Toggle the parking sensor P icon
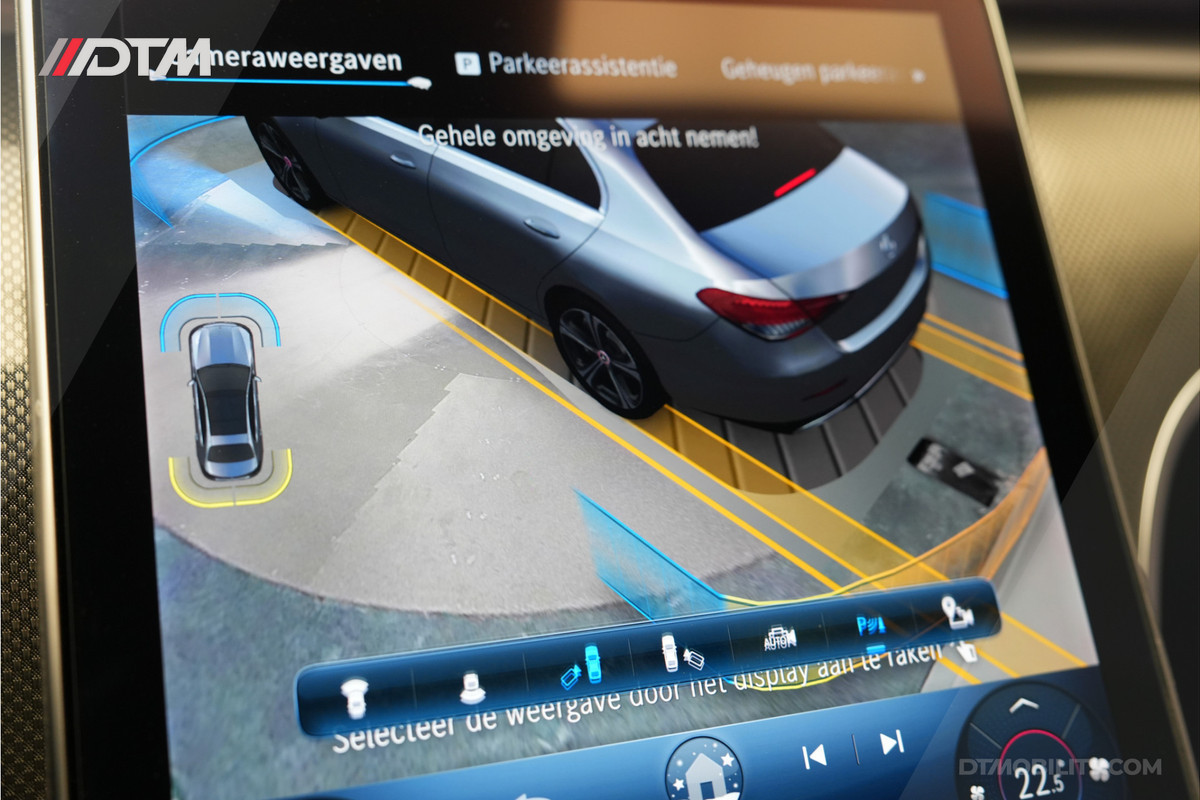The image size is (1200, 800). click(x=870, y=627)
